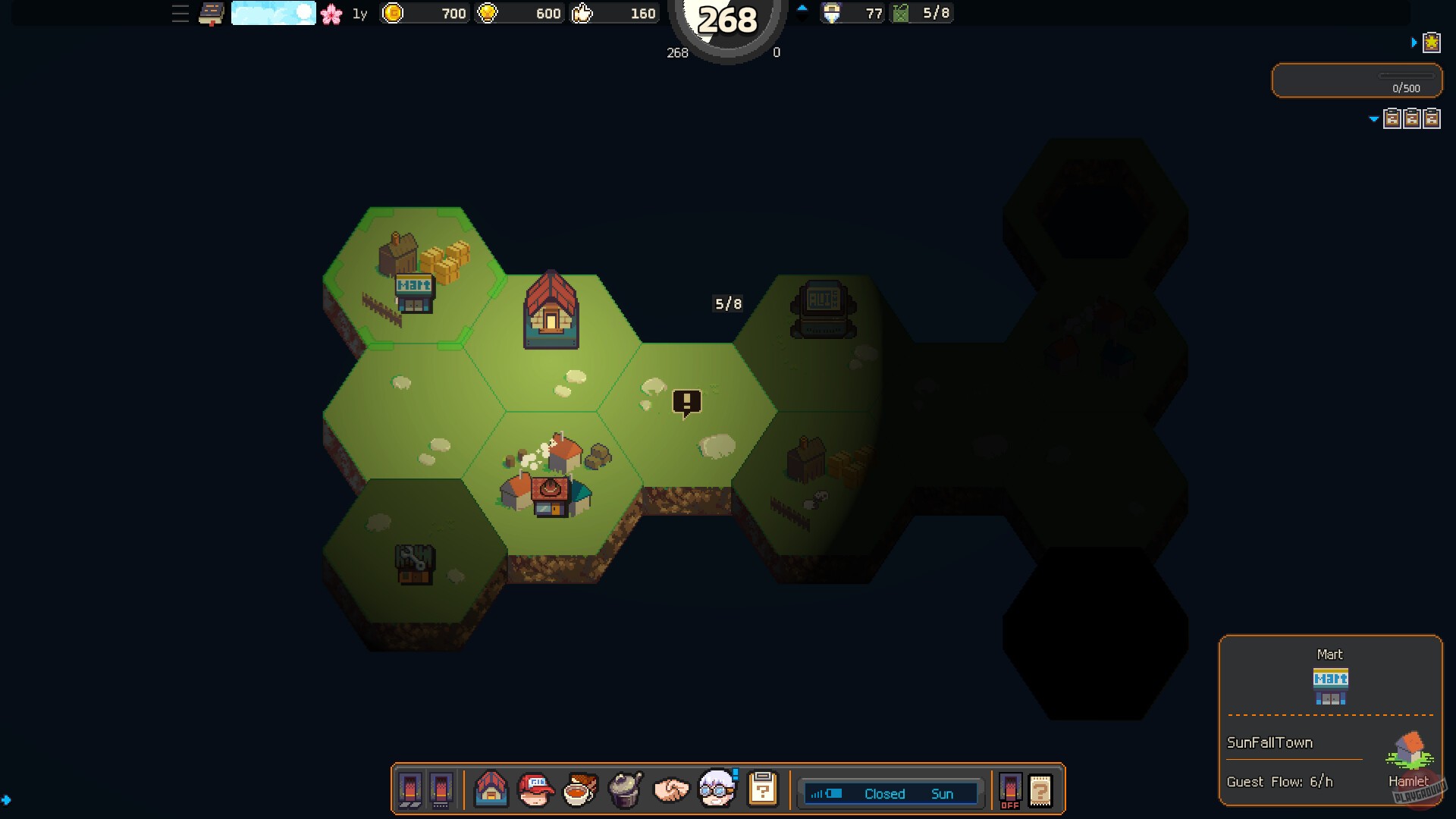Expand the blue dropdown arrow above the clipboards
The image size is (1456, 819).
1373,119
